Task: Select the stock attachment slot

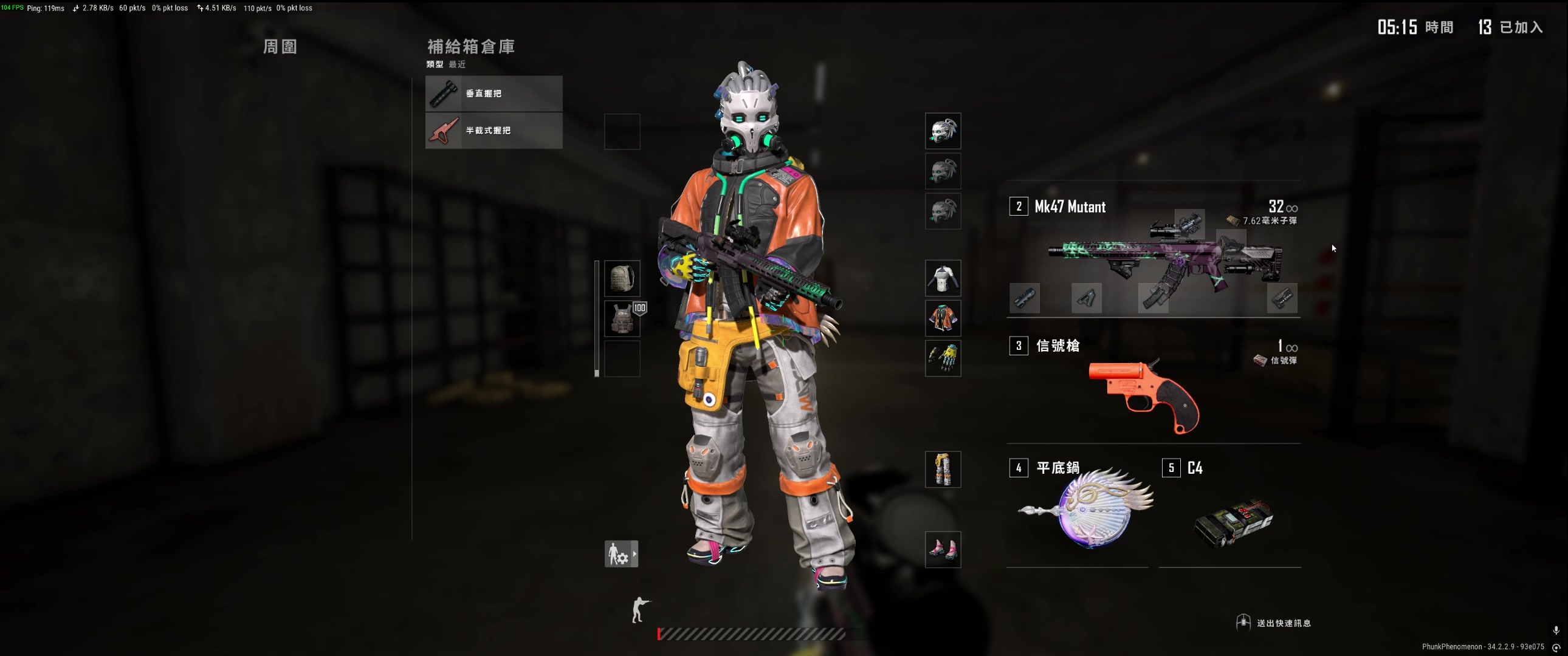Action: pyautogui.click(x=1282, y=298)
